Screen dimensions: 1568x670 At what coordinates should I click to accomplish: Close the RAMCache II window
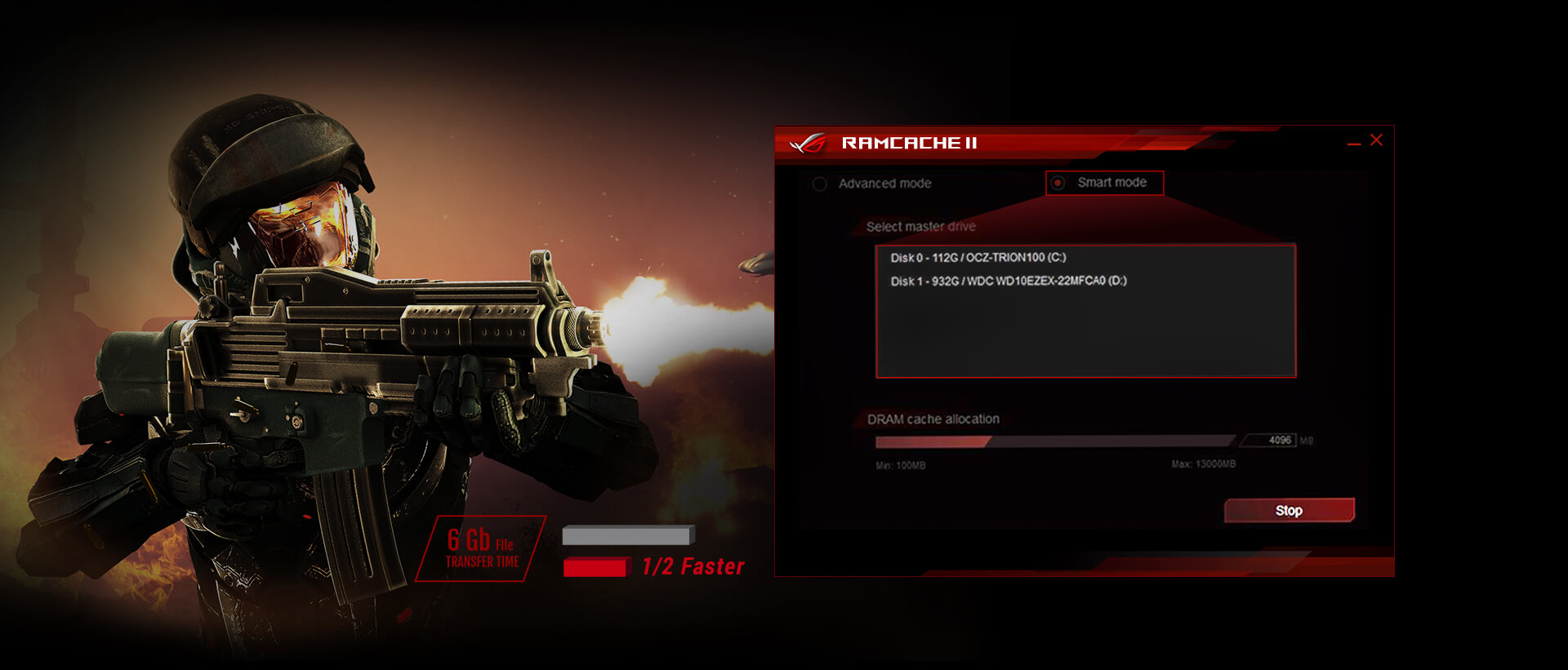point(1376,140)
